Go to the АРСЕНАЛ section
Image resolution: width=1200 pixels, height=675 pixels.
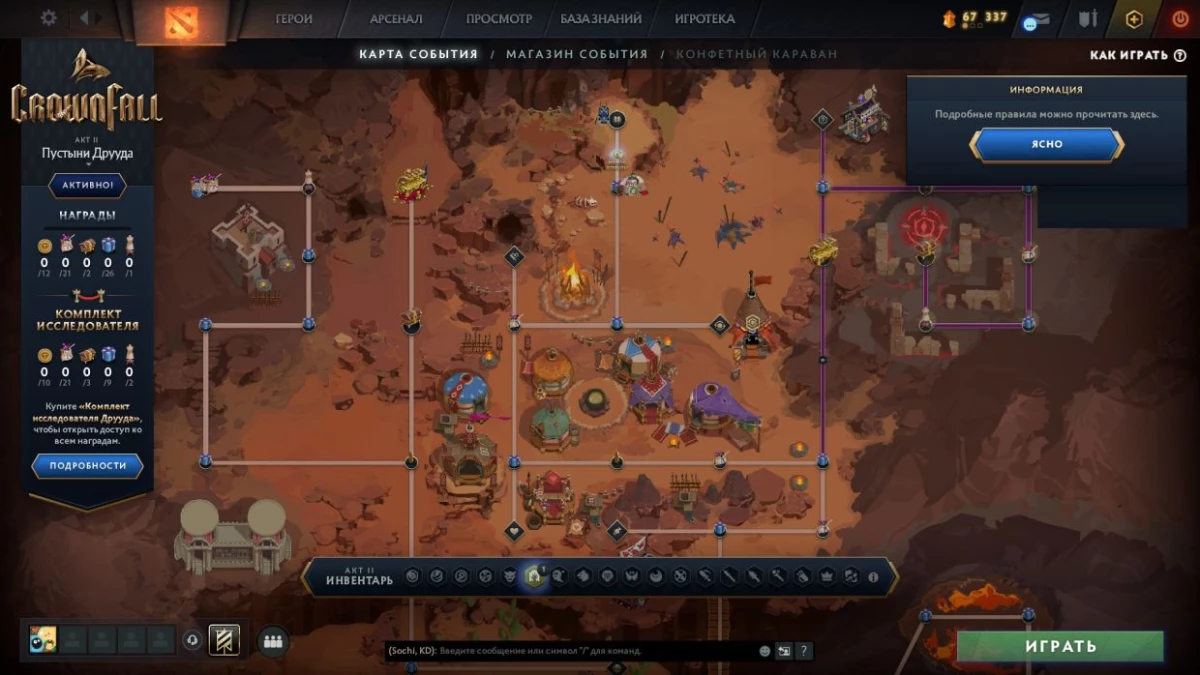tap(396, 19)
